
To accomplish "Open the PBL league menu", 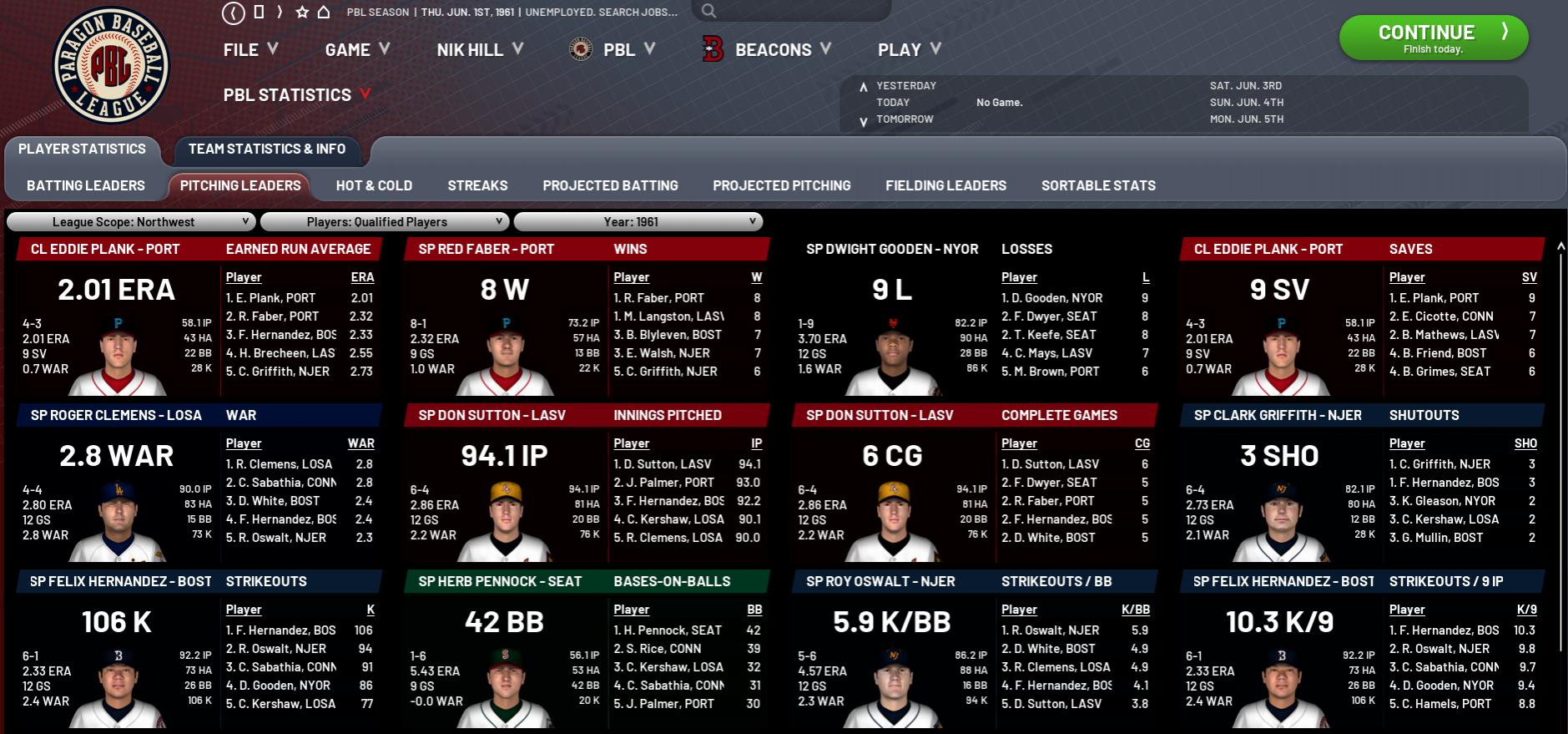I will click(x=618, y=50).
